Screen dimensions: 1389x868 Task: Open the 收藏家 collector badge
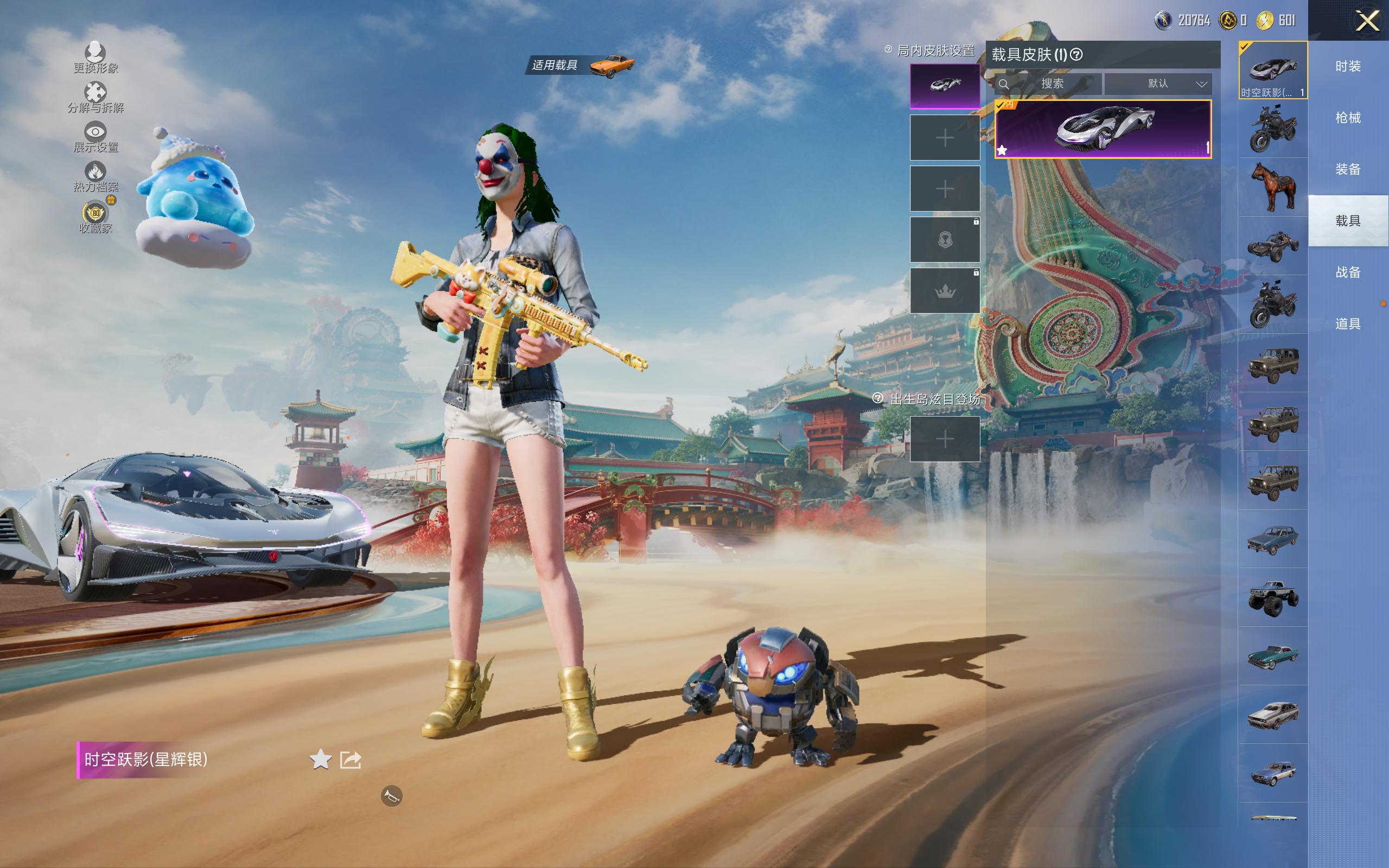point(95,217)
